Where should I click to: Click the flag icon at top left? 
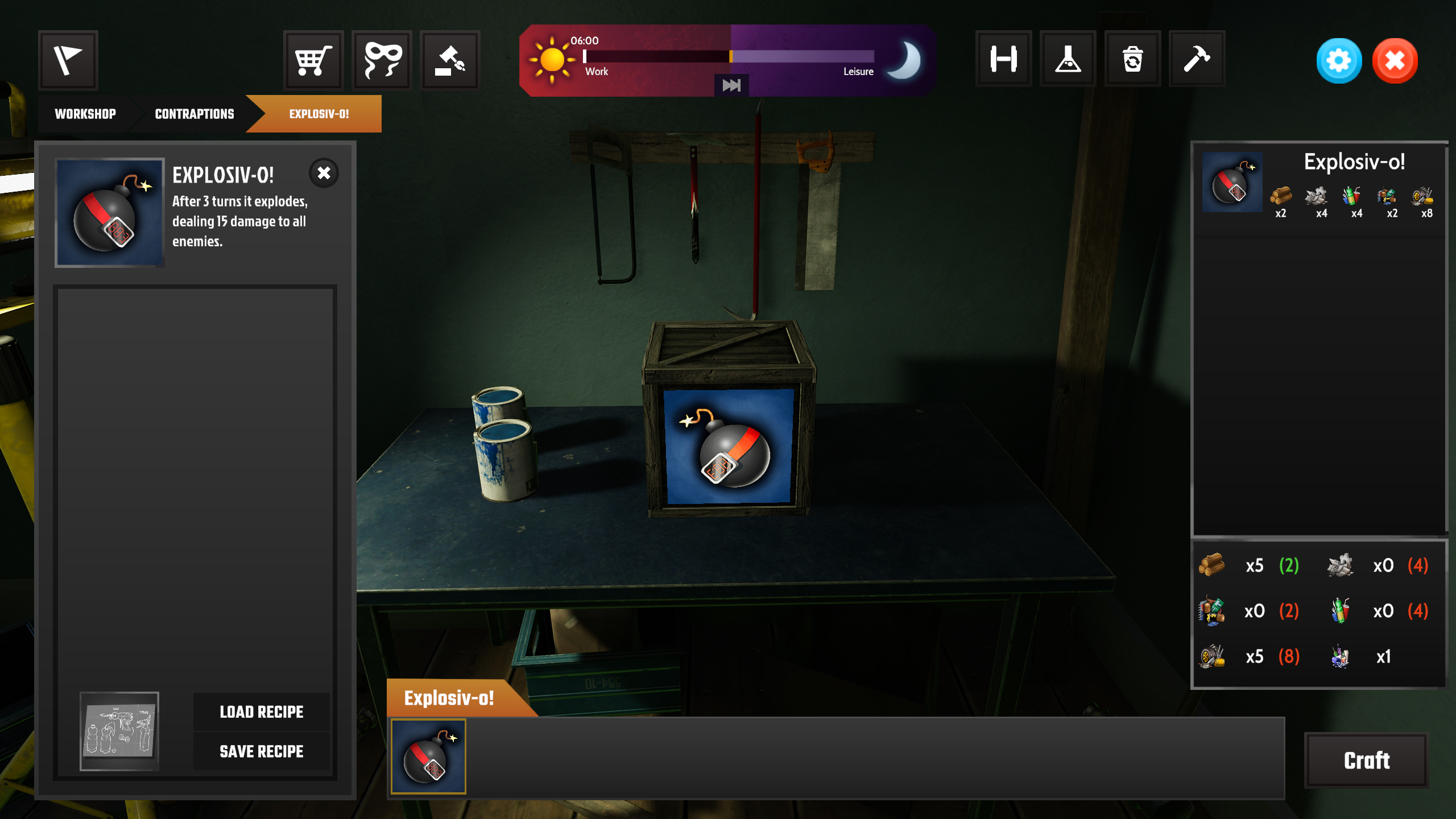(68, 60)
